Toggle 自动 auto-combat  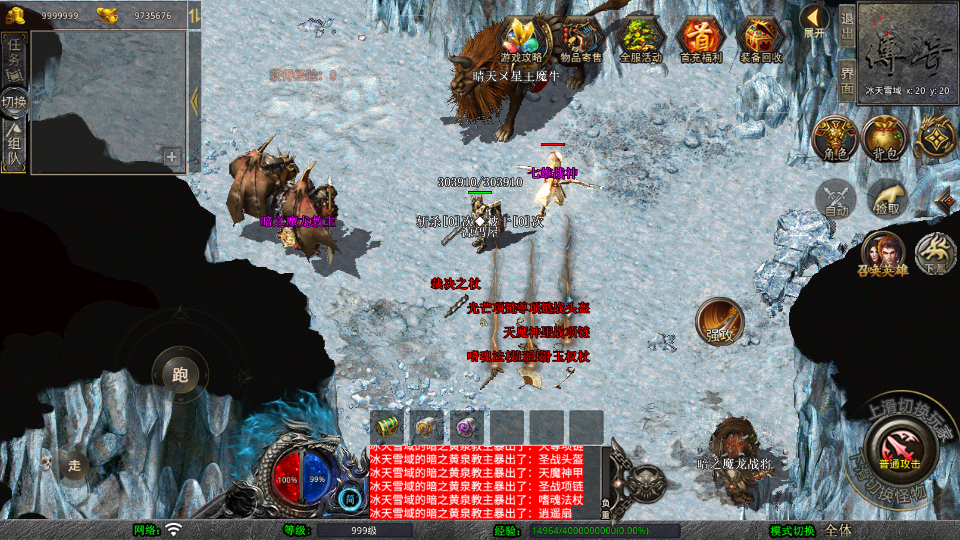pyautogui.click(x=836, y=199)
